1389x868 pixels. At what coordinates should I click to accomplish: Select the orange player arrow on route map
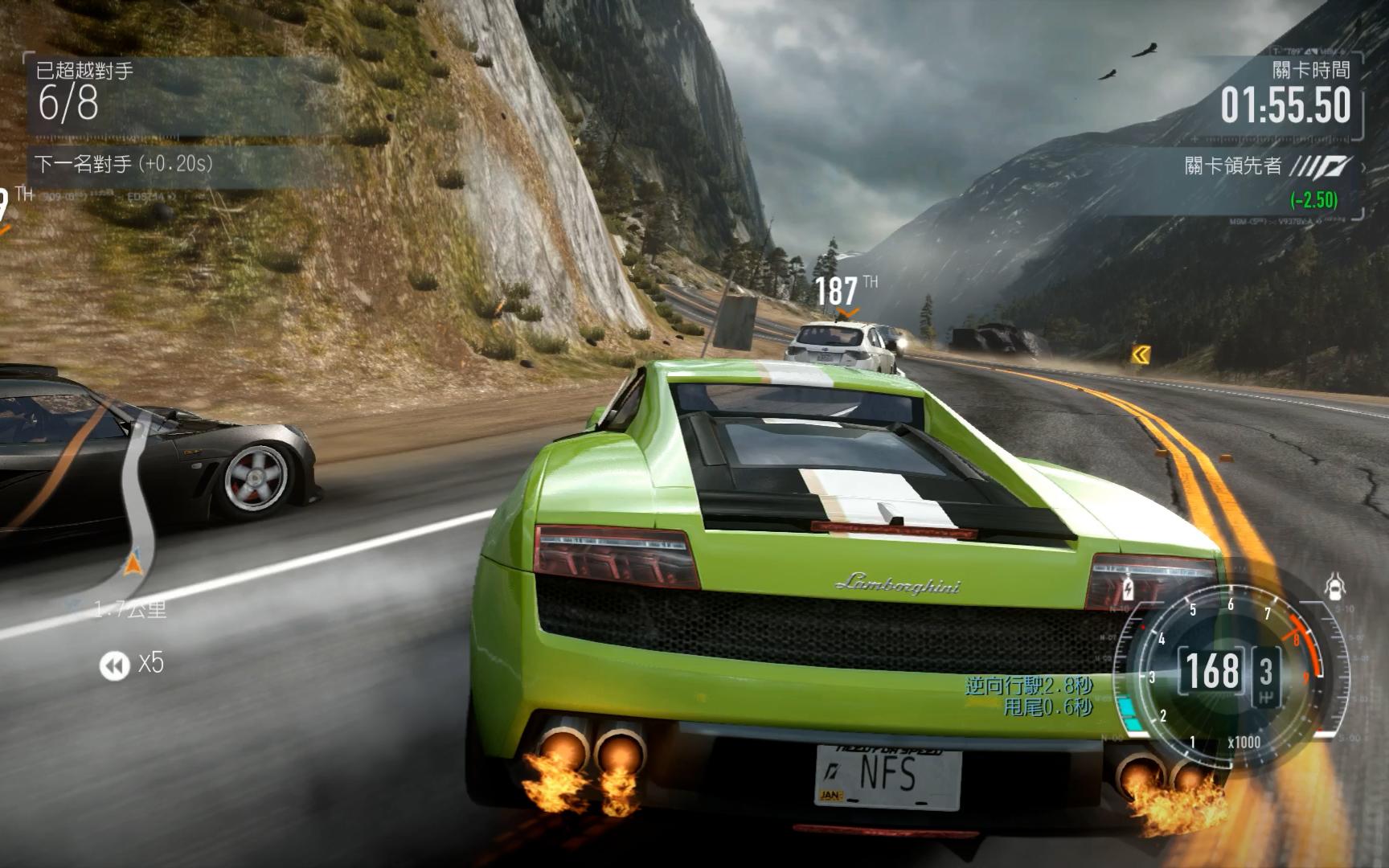point(133,562)
